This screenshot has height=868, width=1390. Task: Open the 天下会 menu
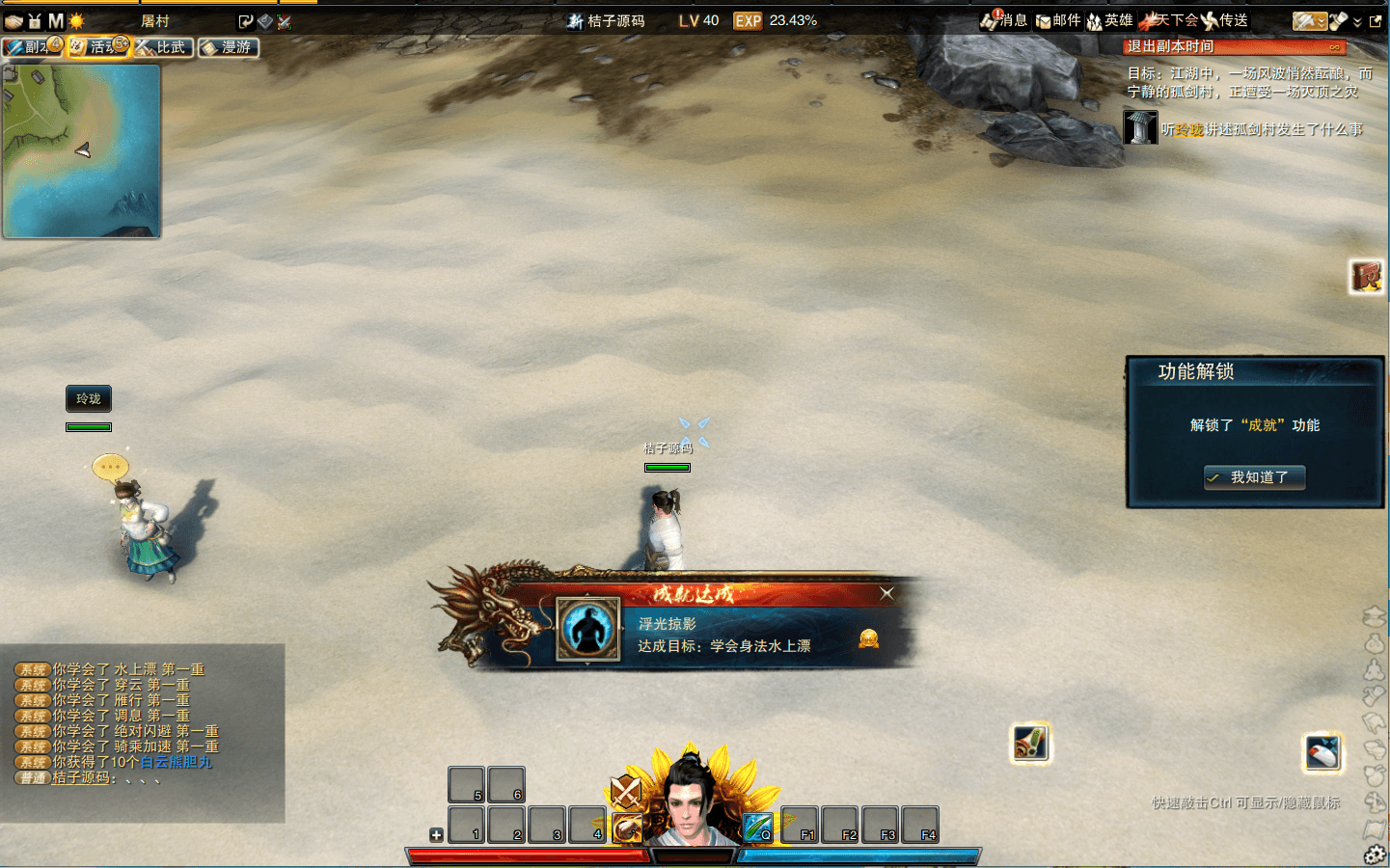pos(1168,20)
